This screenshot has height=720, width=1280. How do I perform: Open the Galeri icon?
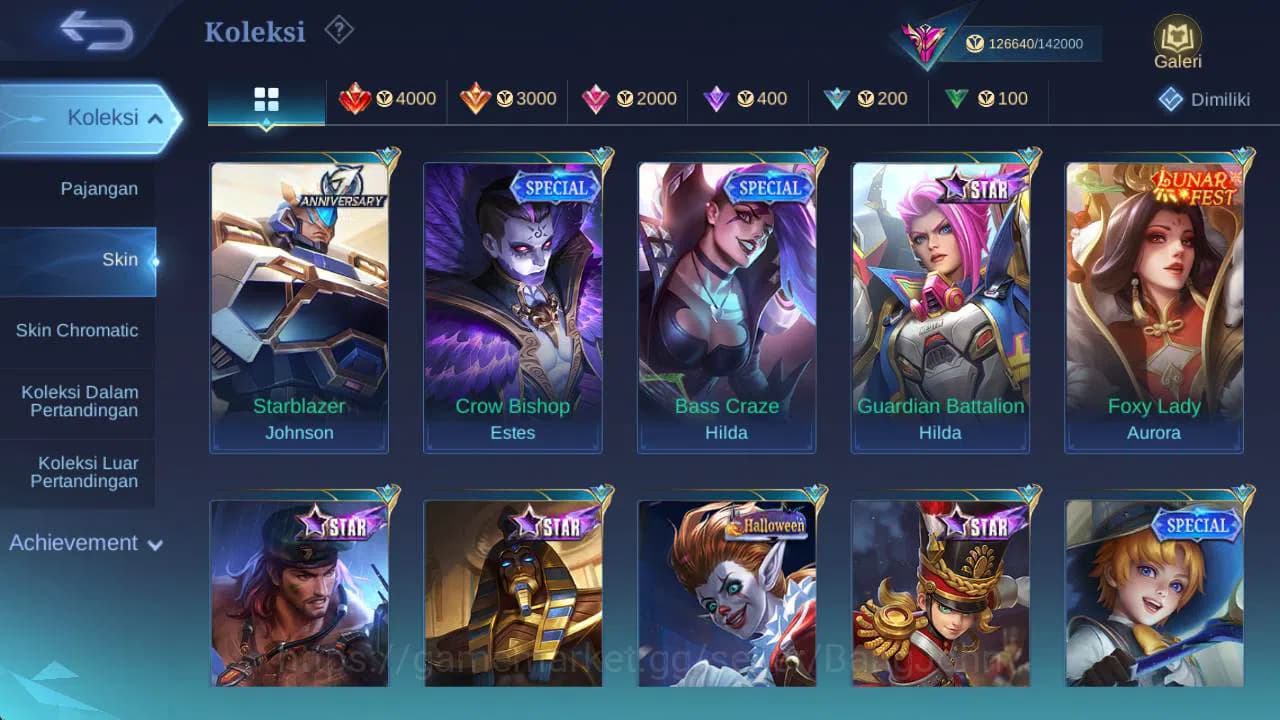pos(1176,43)
